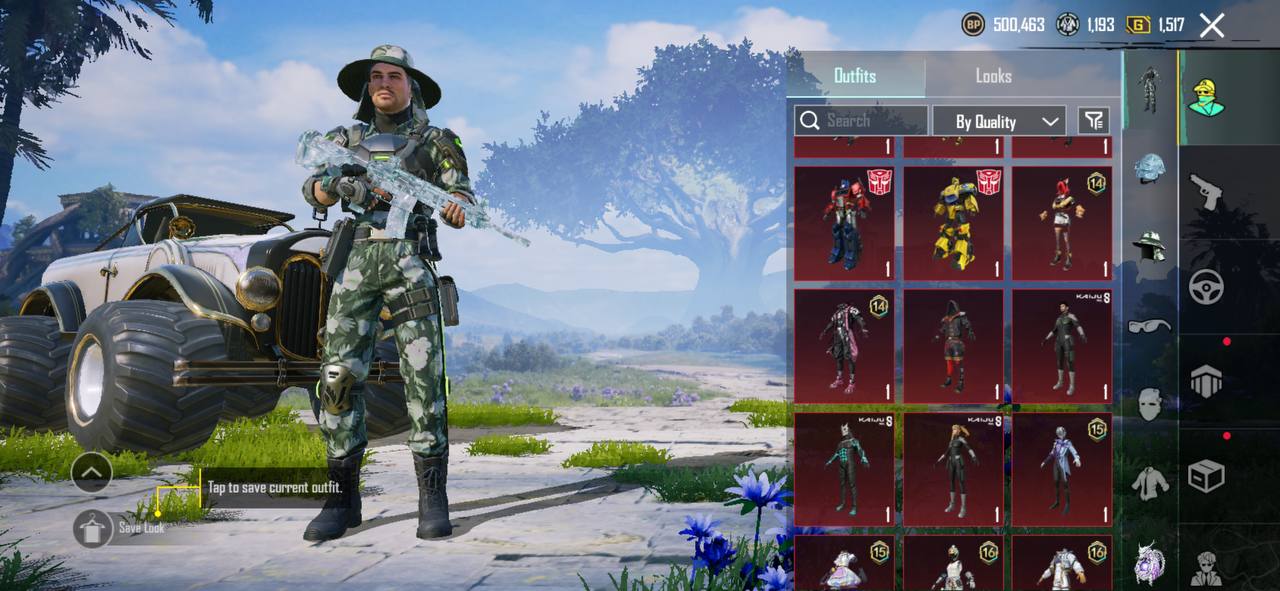Screen dimensions: 1280x591
Task: Select the silver-haired level 15 outfit
Action: (x=1061, y=468)
